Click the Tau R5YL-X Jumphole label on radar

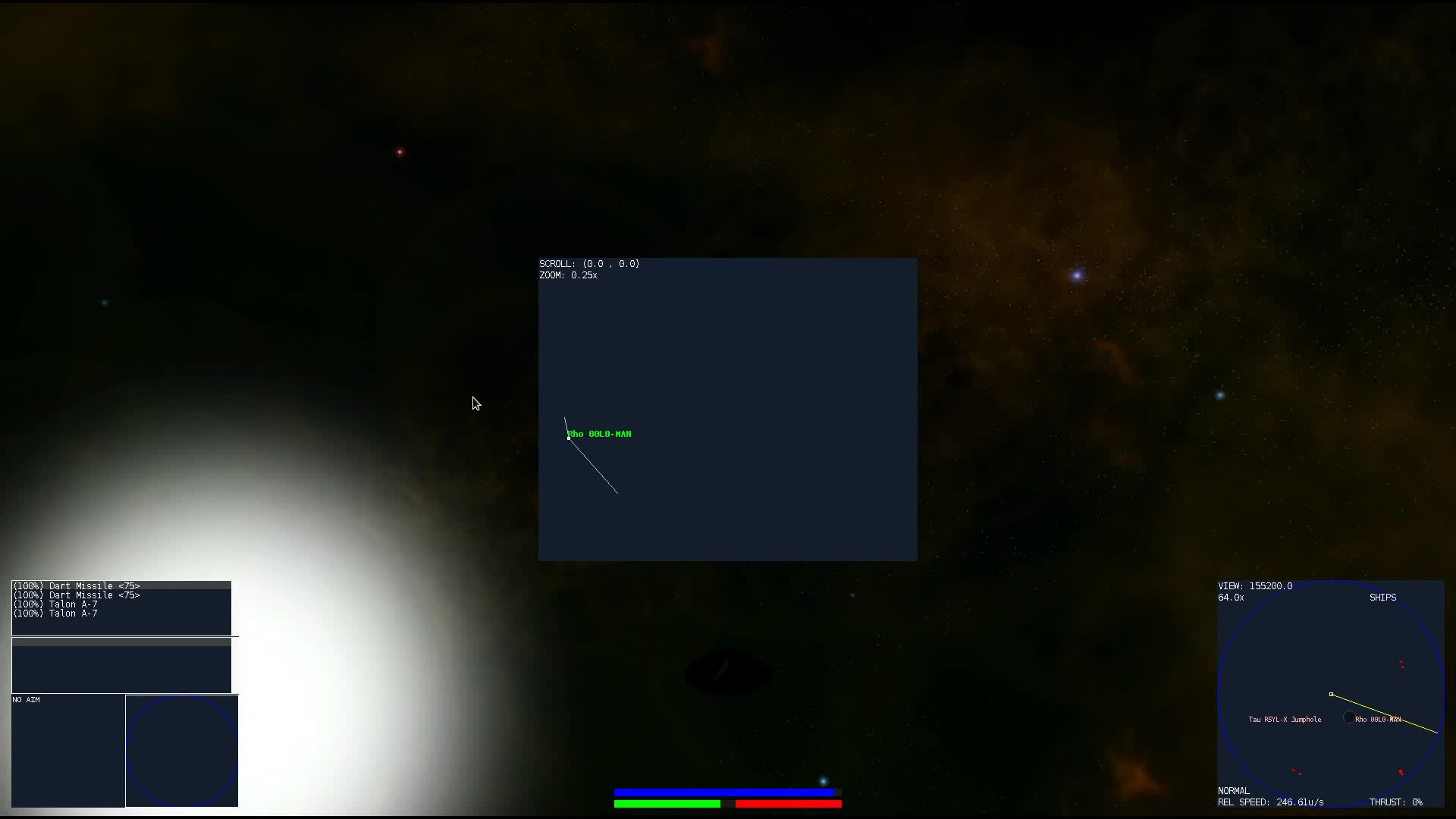click(1285, 720)
